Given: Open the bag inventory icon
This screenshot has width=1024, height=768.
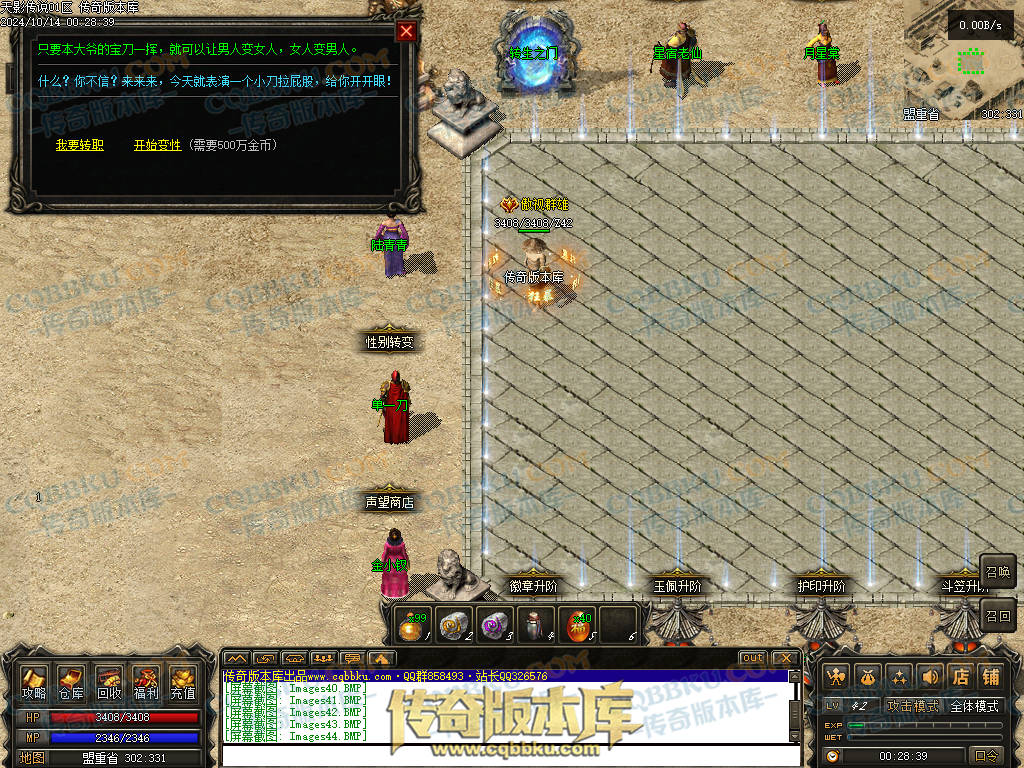Looking at the screenshot, I should click(867, 677).
